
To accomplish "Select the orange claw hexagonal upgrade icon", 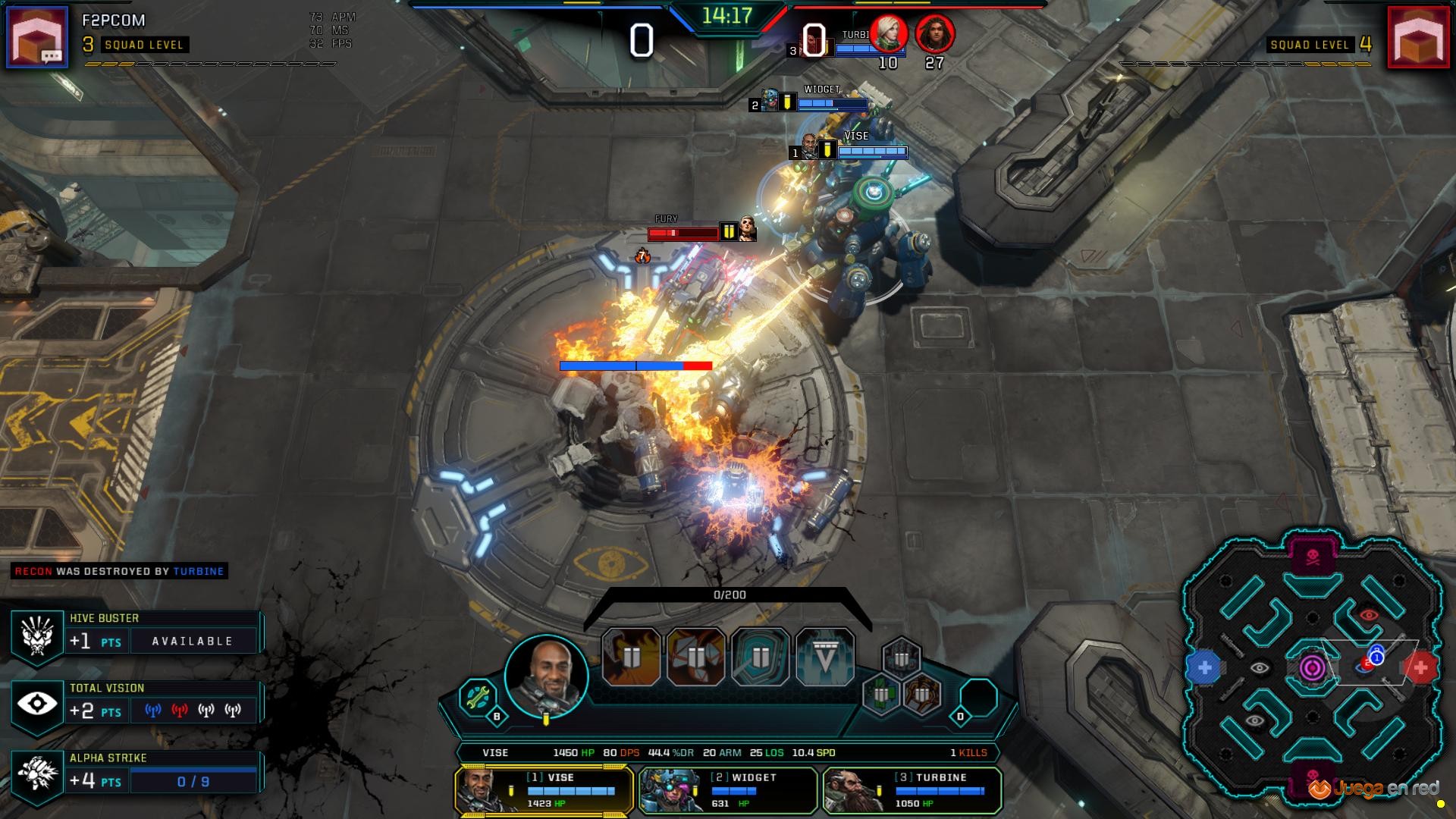I will [922, 693].
